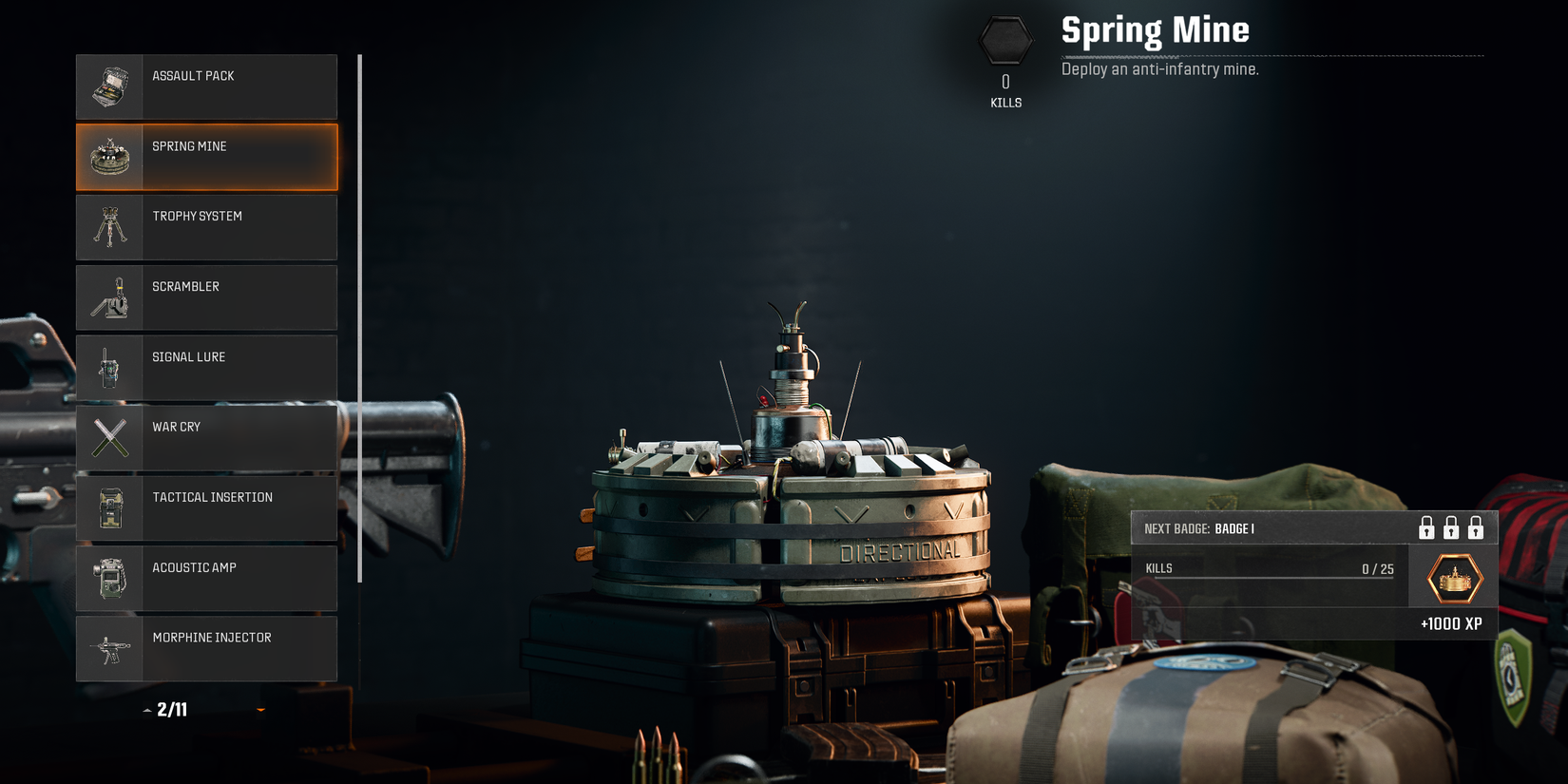Select the Assault Pack equipment icon
1568x784 pixels.
tap(111, 86)
